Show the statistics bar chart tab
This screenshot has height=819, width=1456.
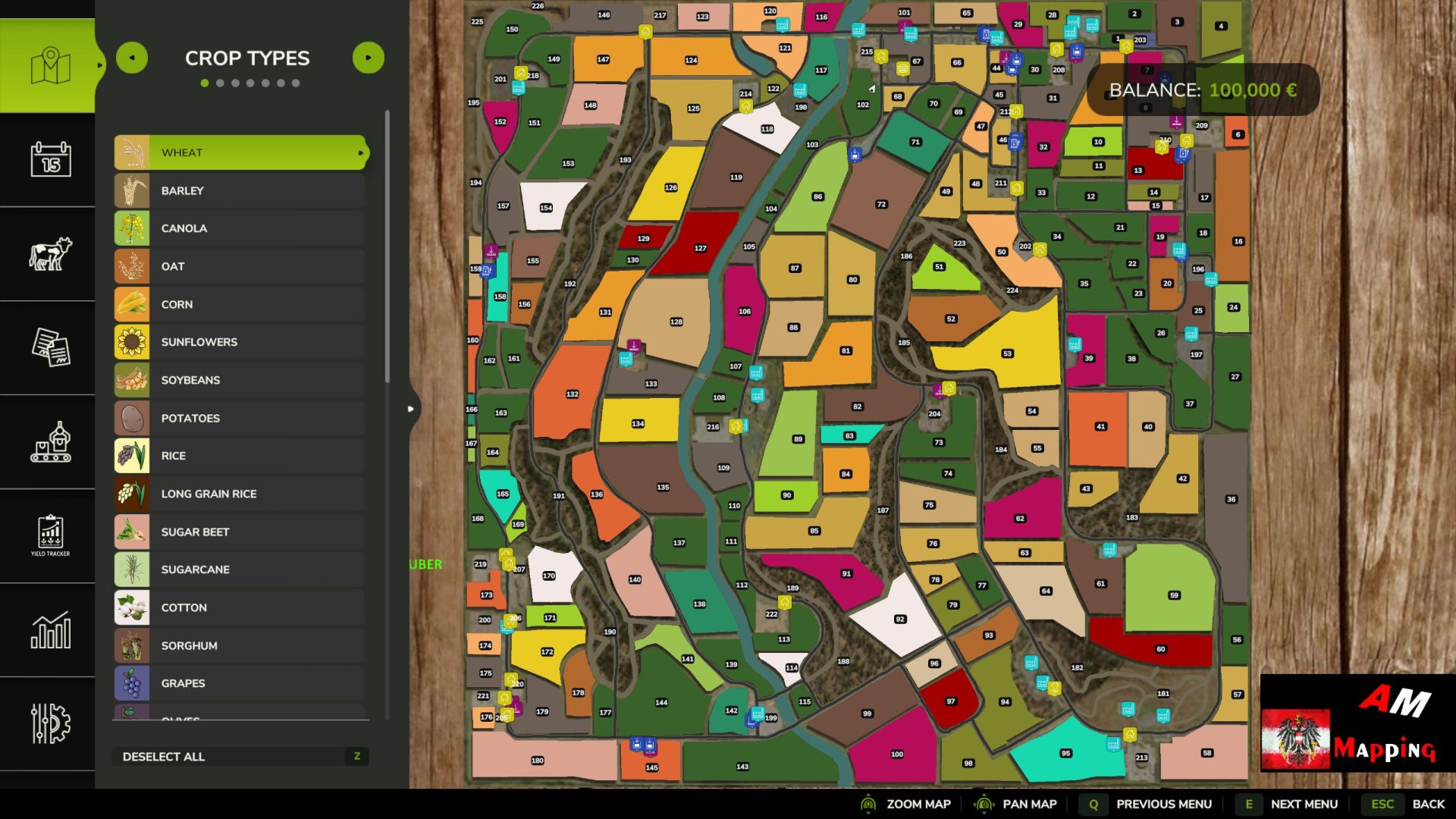point(50,629)
